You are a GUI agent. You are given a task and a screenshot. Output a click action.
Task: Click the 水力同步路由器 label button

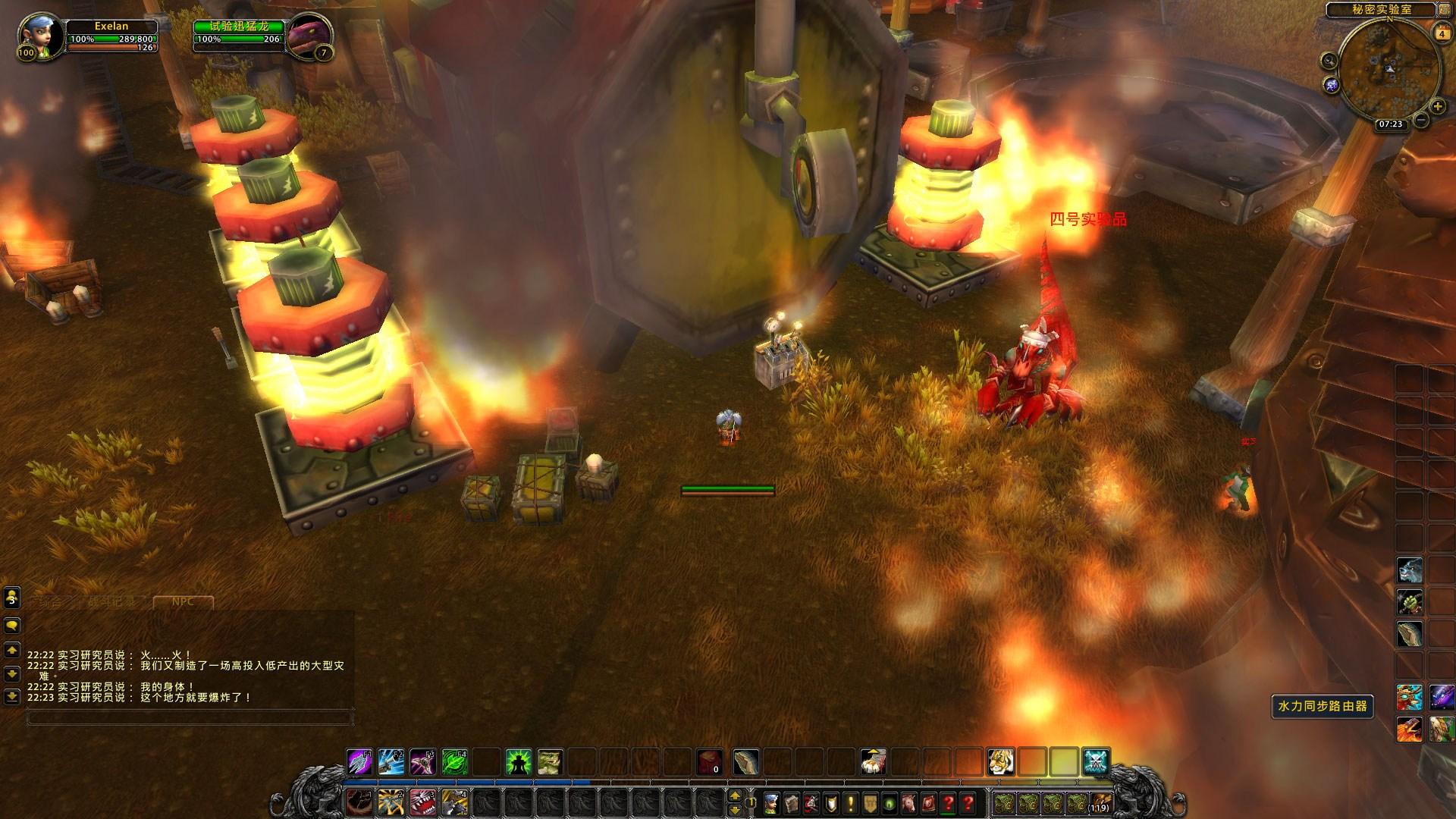(x=1323, y=706)
